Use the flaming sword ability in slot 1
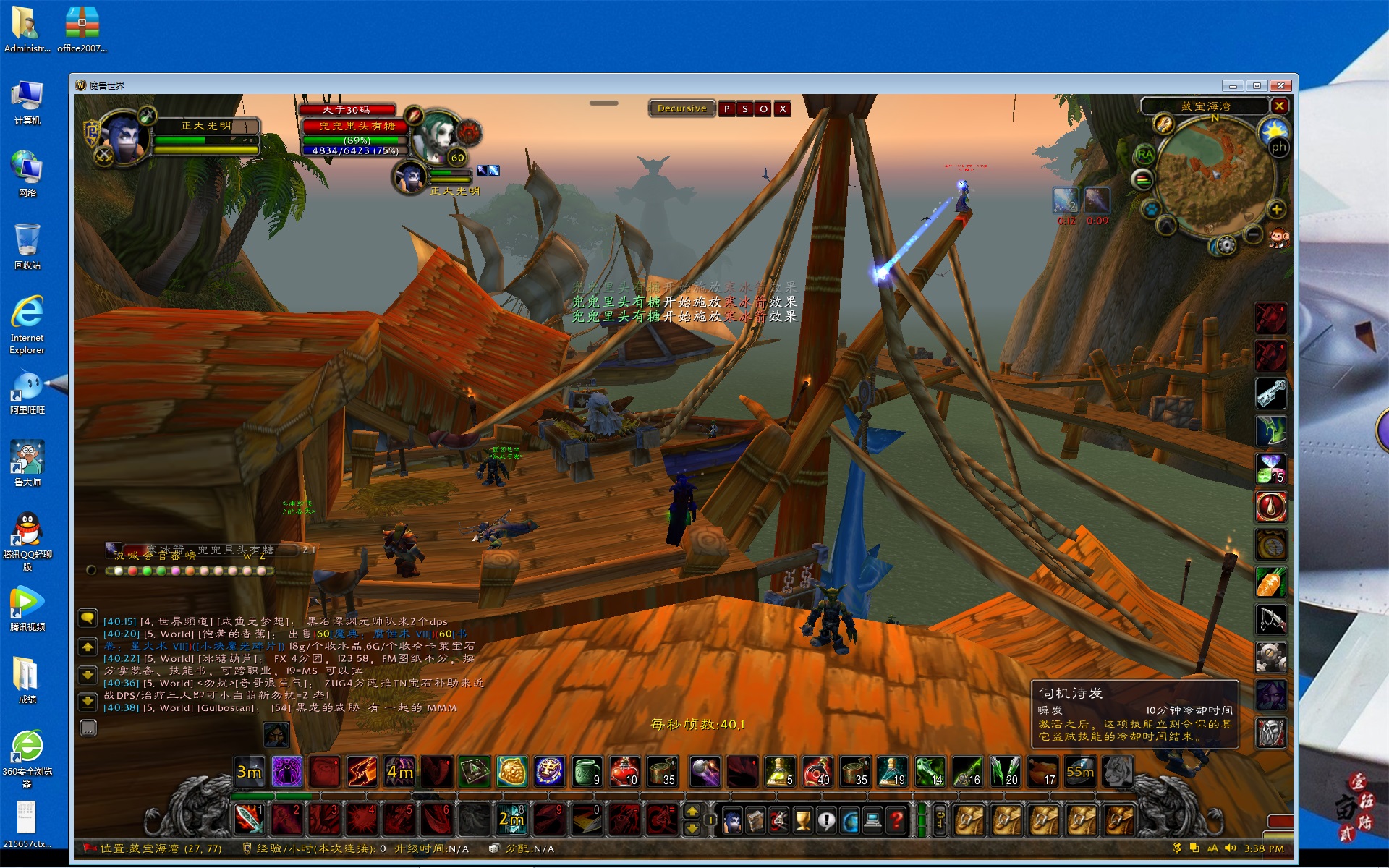This screenshot has width=1389, height=868. [250, 819]
